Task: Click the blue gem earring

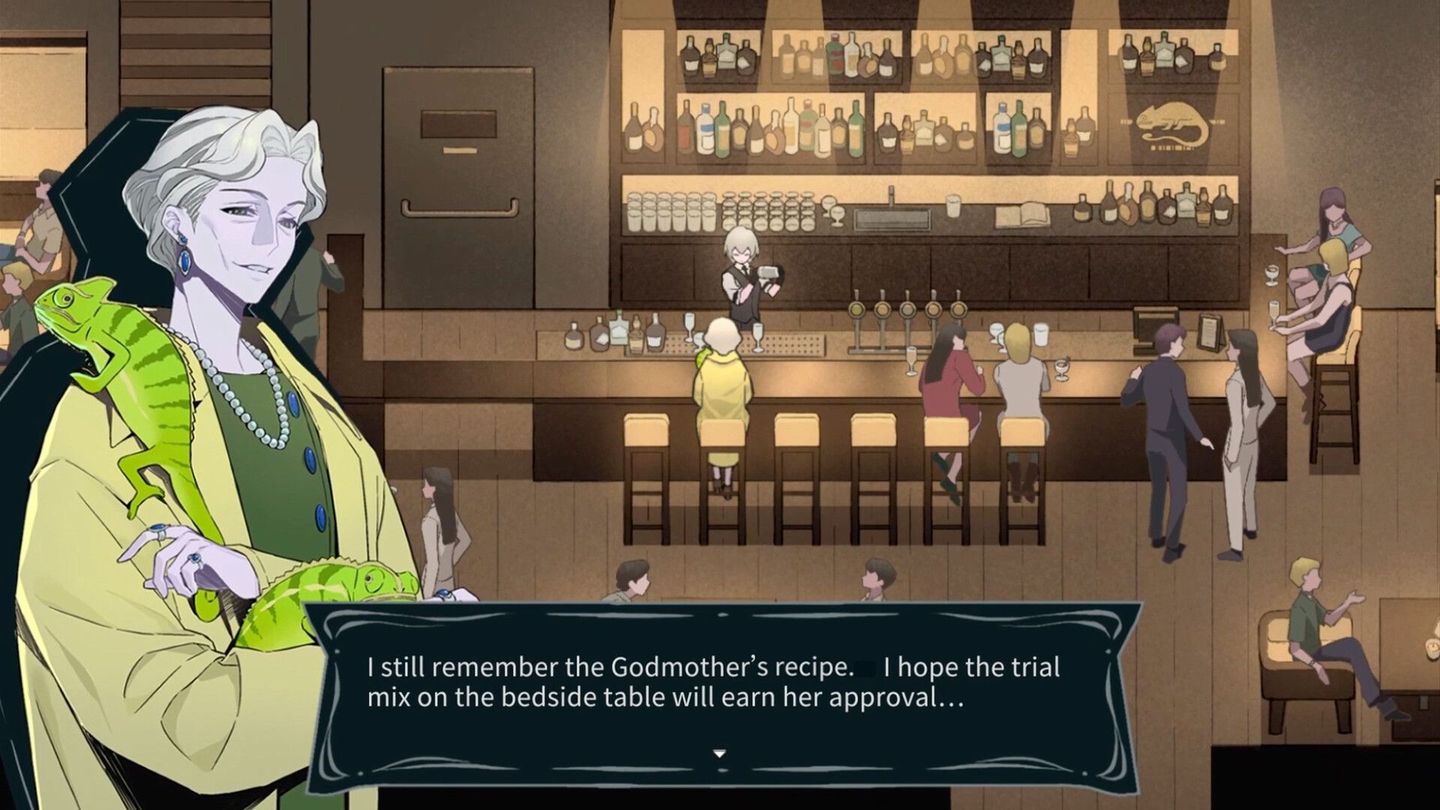Action: click(183, 258)
